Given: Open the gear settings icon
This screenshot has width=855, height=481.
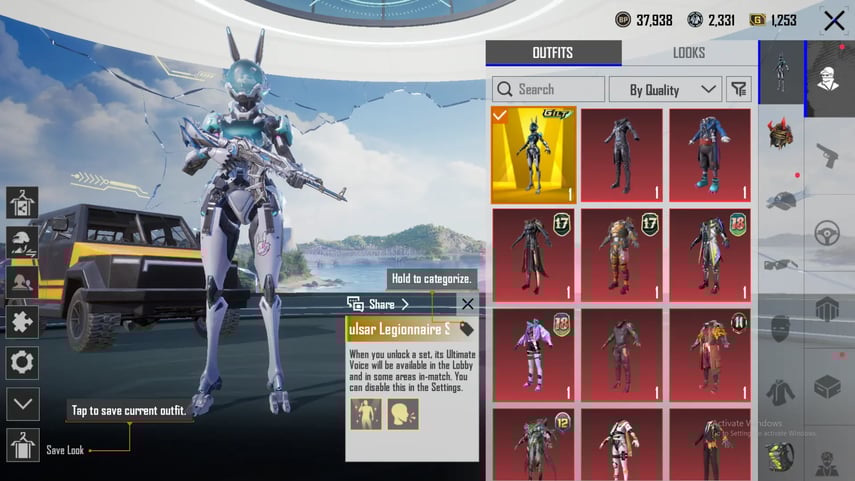Looking at the screenshot, I should click(22, 363).
